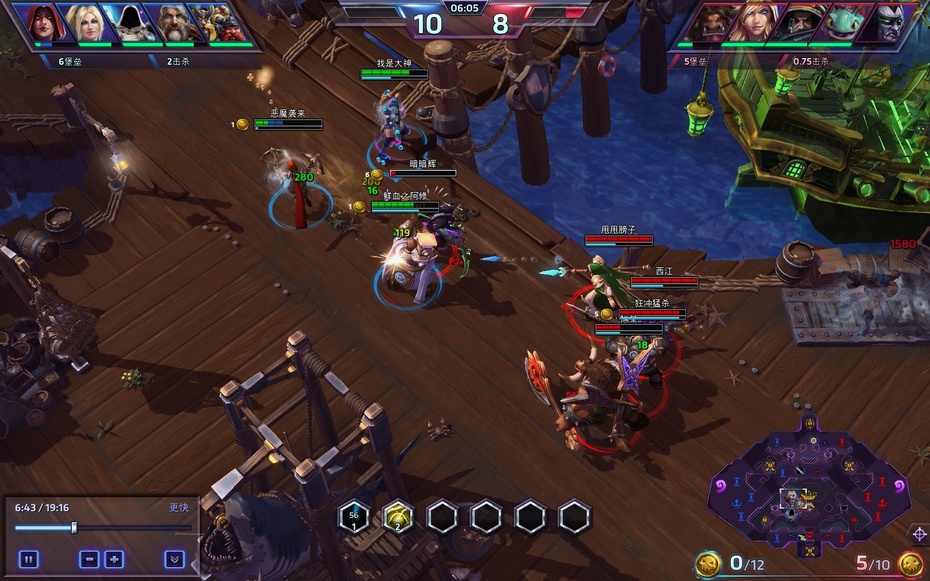The image size is (930, 581).
Task: Pause the replay playback
Action: [28, 559]
